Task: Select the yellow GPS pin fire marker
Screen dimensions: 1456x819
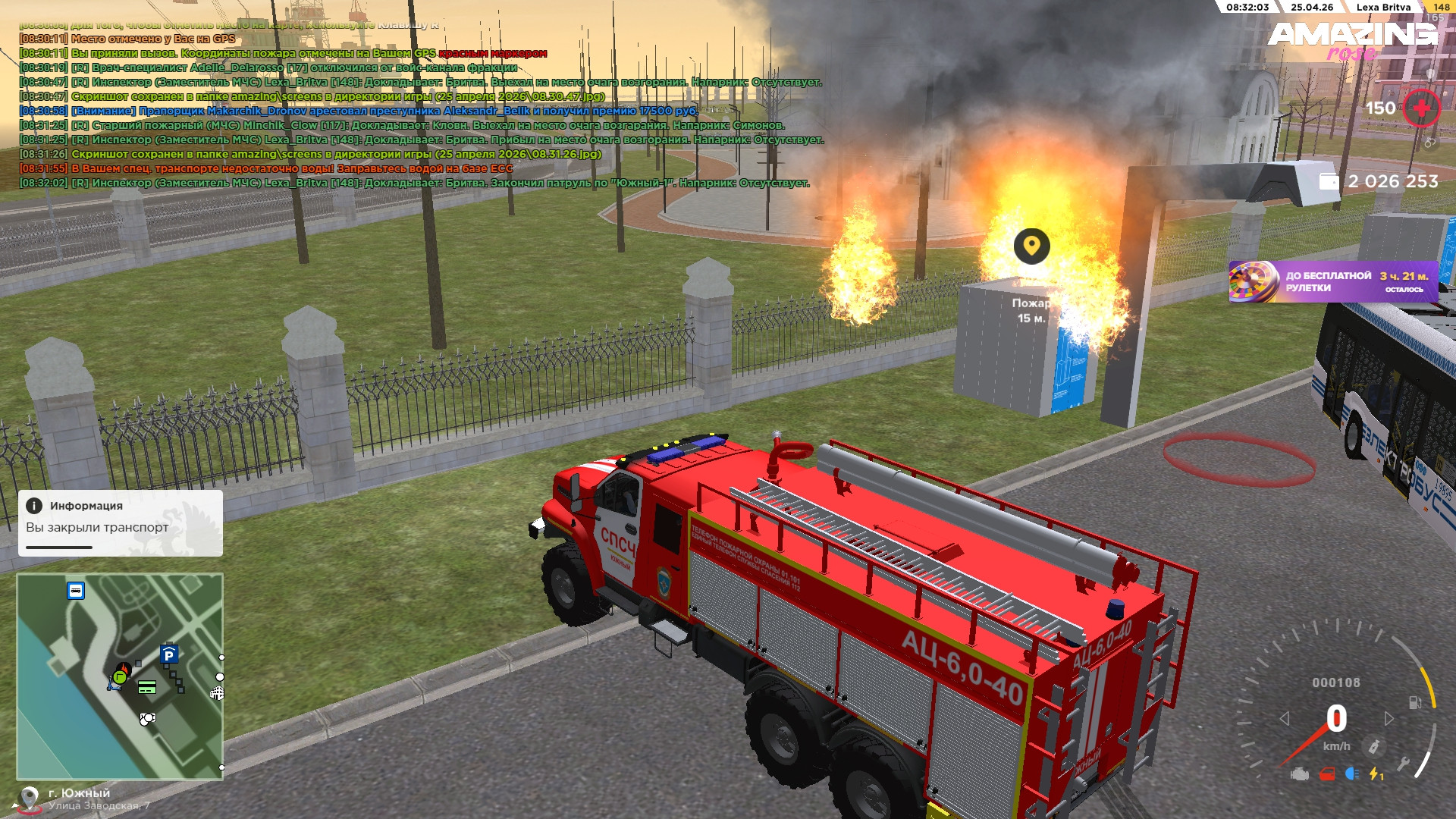Action: (1031, 246)
